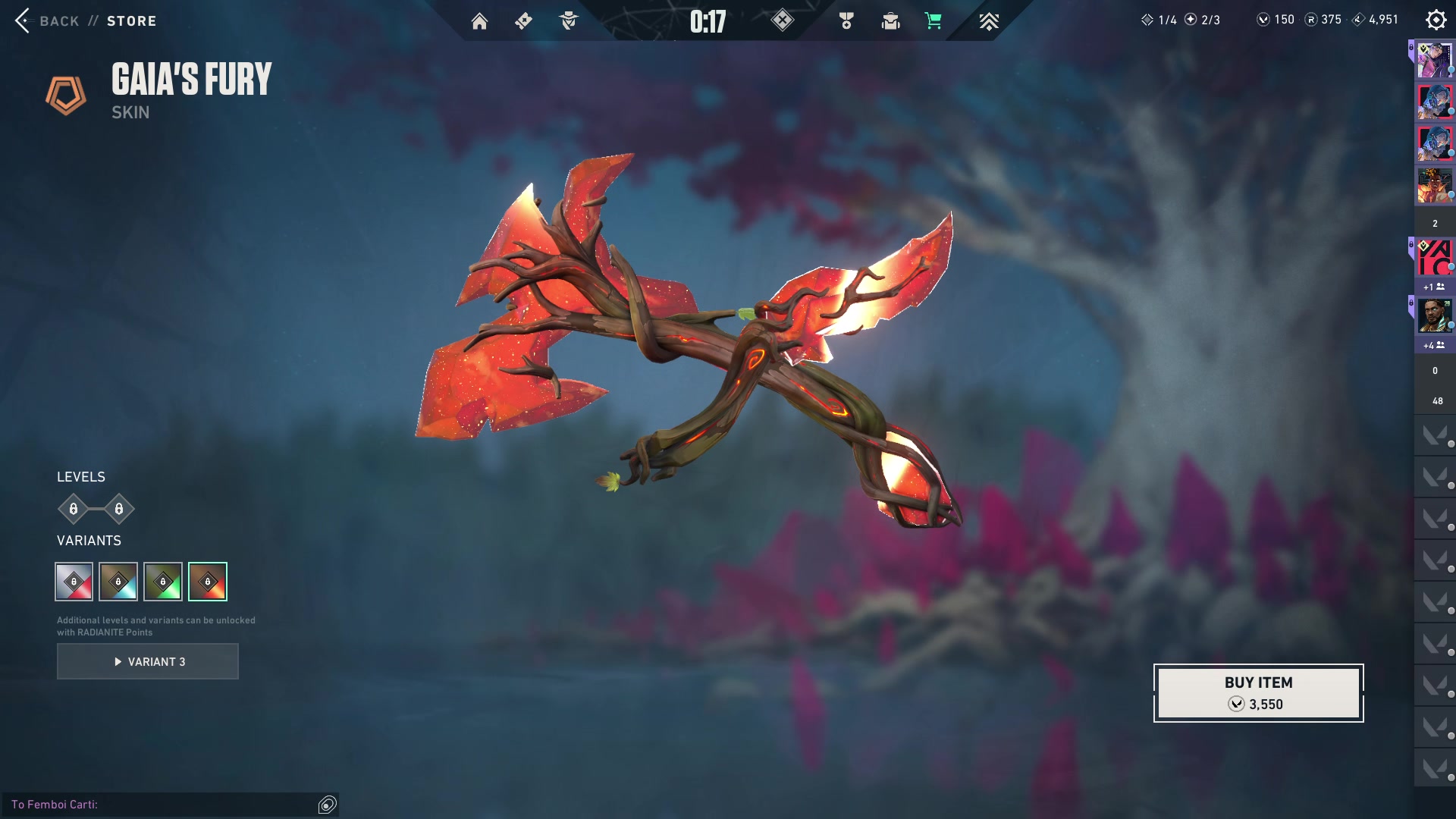Buy Gaia's Fury for 3,550
The width and height of the screenshot is (1456, 819).
(1258, 692)
